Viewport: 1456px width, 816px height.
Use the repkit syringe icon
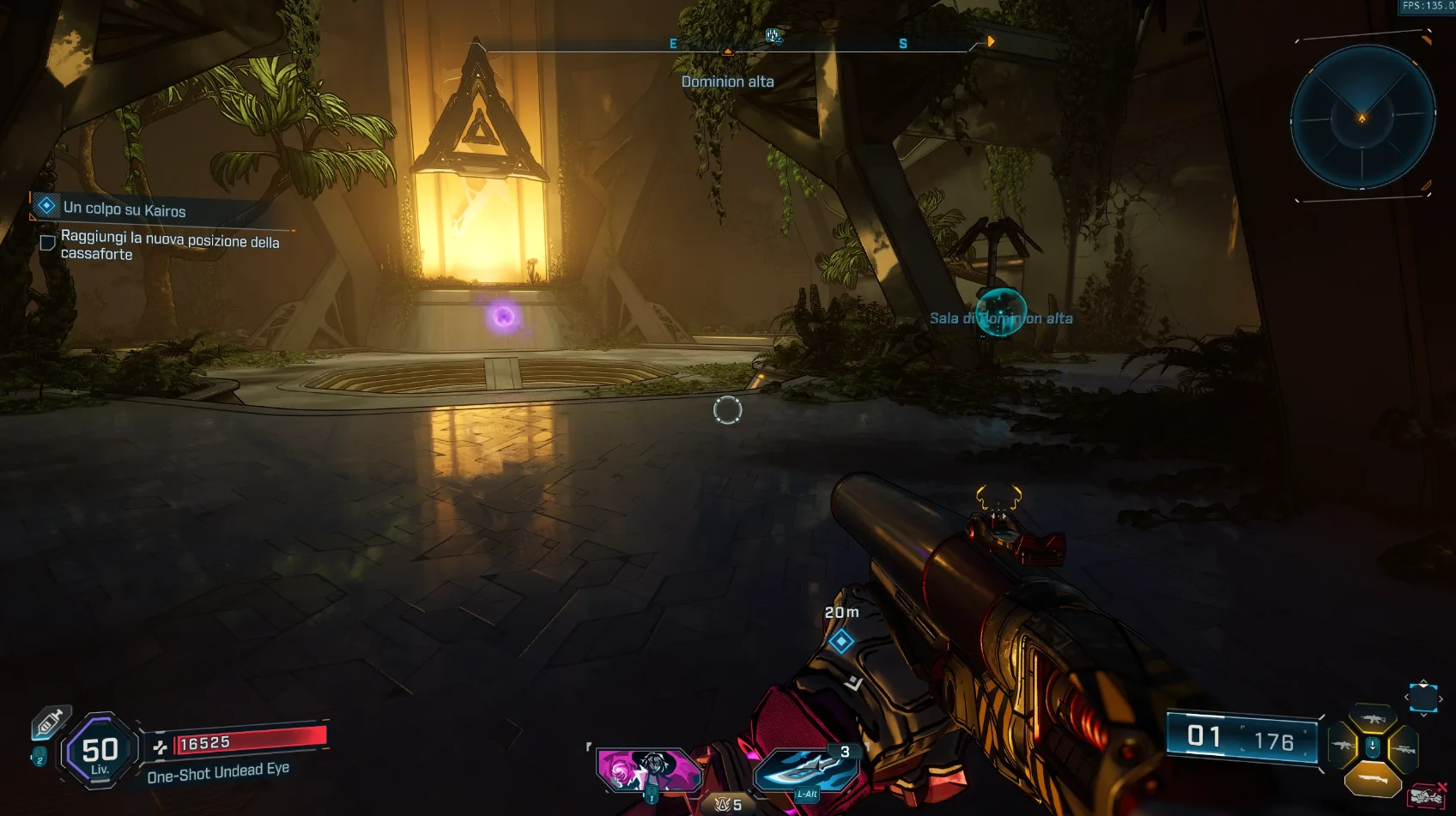click(x=49, y=722)
